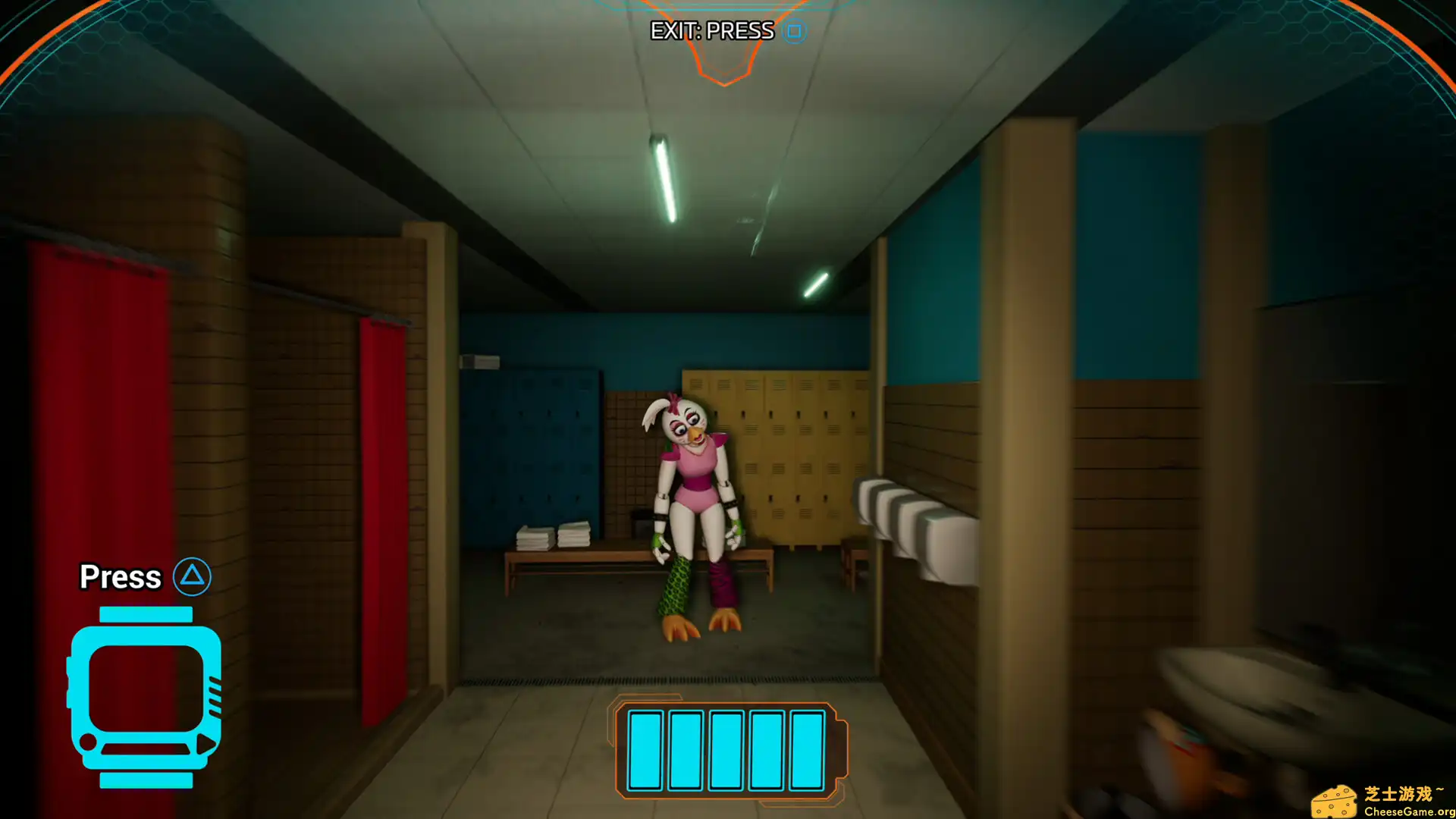
Task: Click the EXIT: PRESS prompt text
Action: [x=711, y=32]
